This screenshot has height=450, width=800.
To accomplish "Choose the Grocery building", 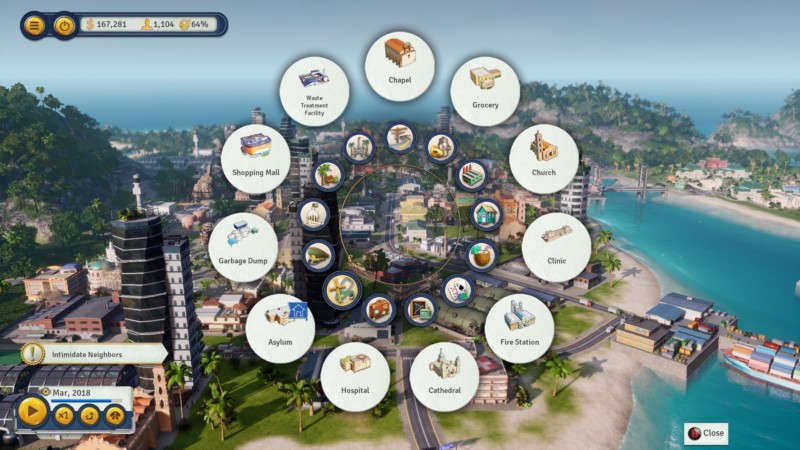I will [x=485, y=91].
